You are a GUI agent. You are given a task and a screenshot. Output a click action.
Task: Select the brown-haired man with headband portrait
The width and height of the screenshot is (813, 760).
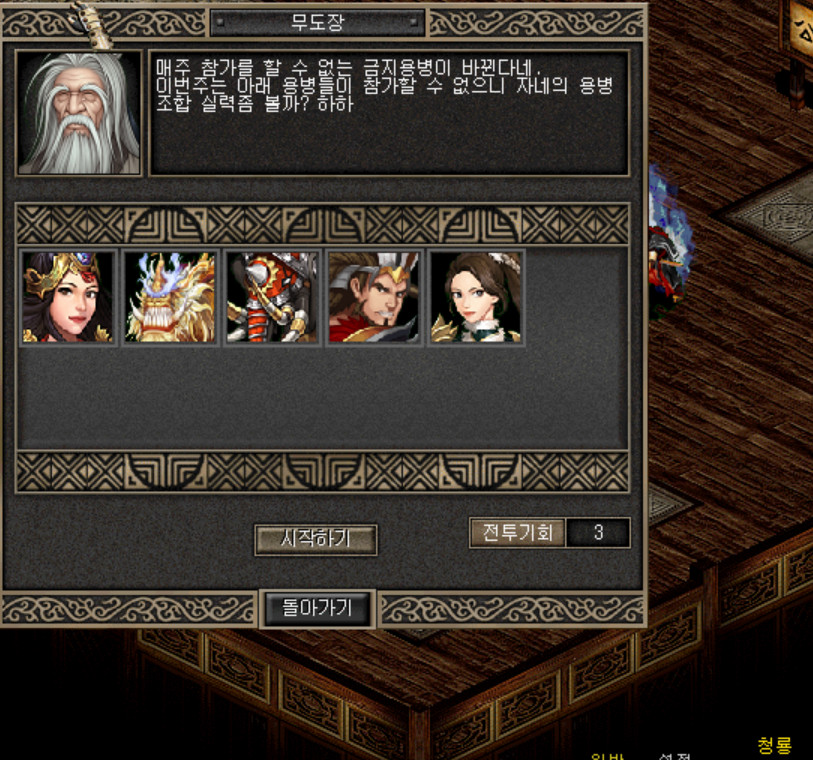click(374, 298)
